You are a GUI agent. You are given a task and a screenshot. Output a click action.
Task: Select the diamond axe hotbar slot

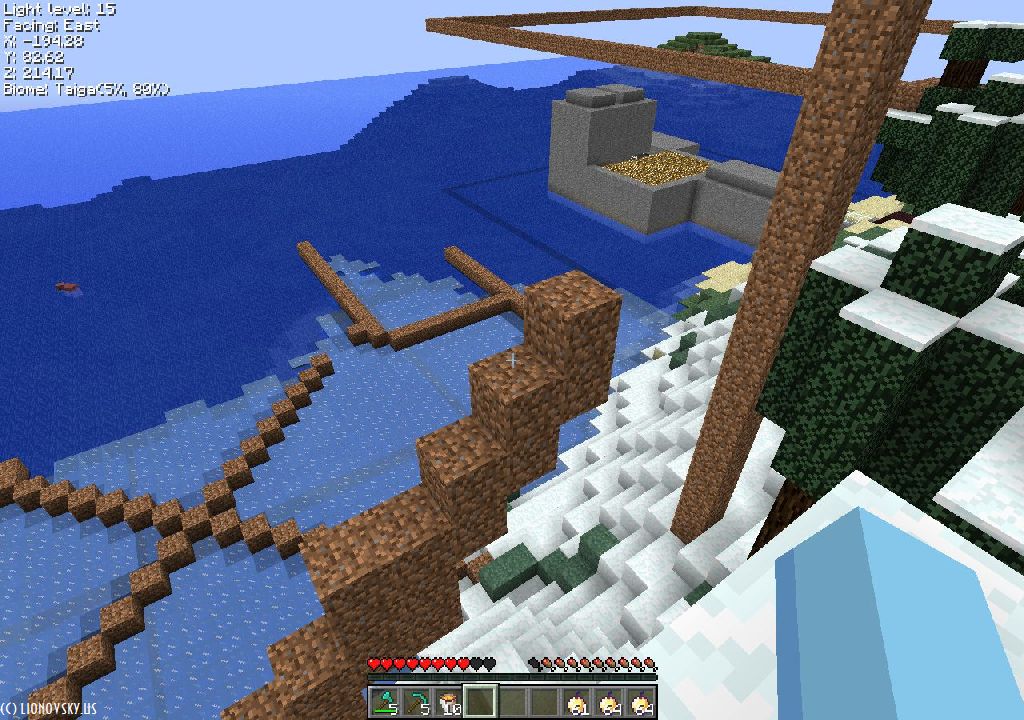tap(385, 702)
